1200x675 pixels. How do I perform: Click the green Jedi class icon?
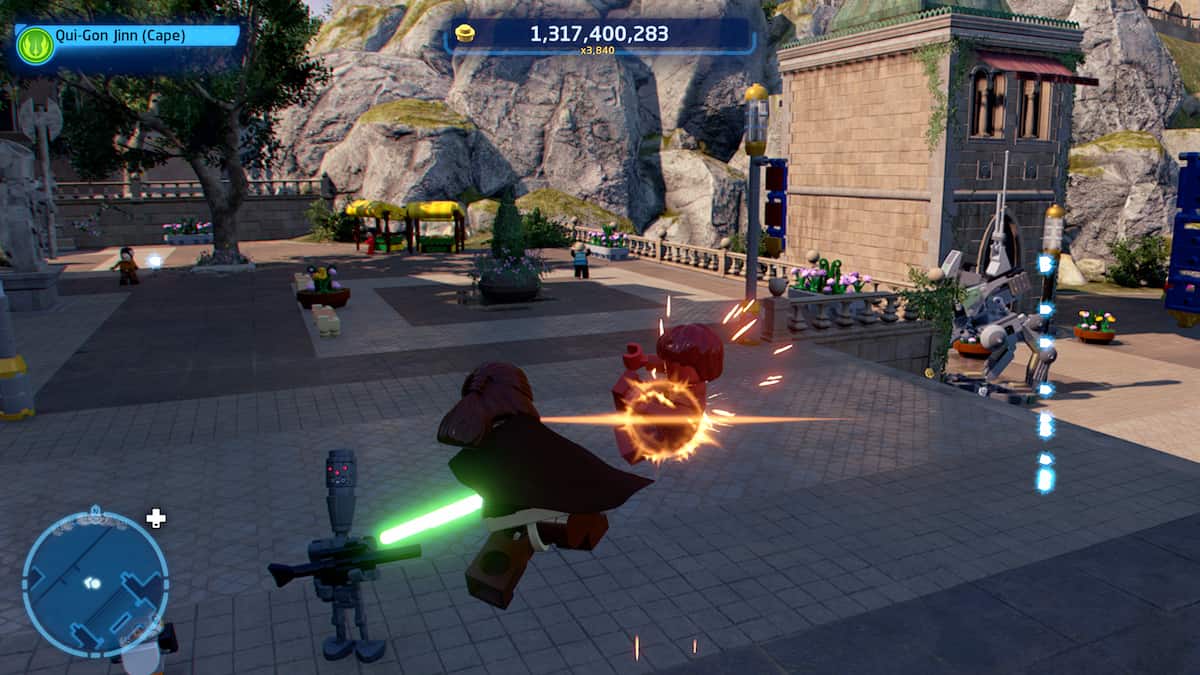tap(35, 45)
